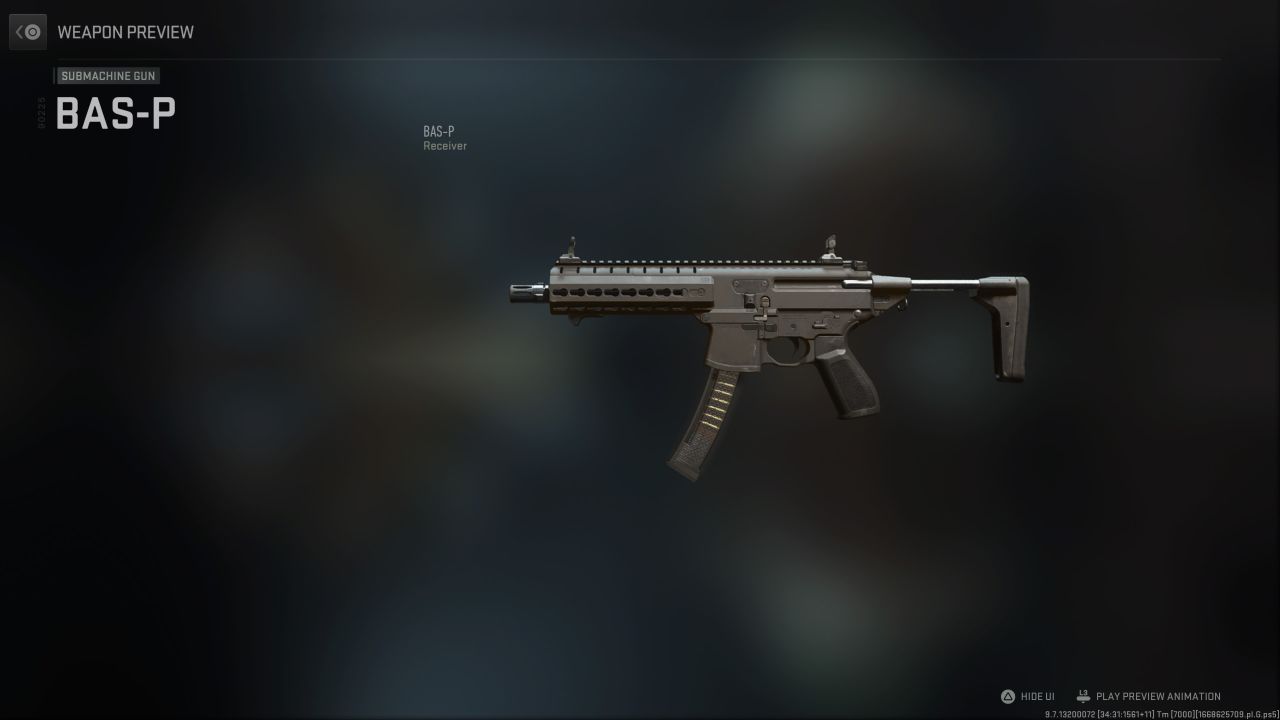Select the Weapon Preview menu title

point(125,32)
